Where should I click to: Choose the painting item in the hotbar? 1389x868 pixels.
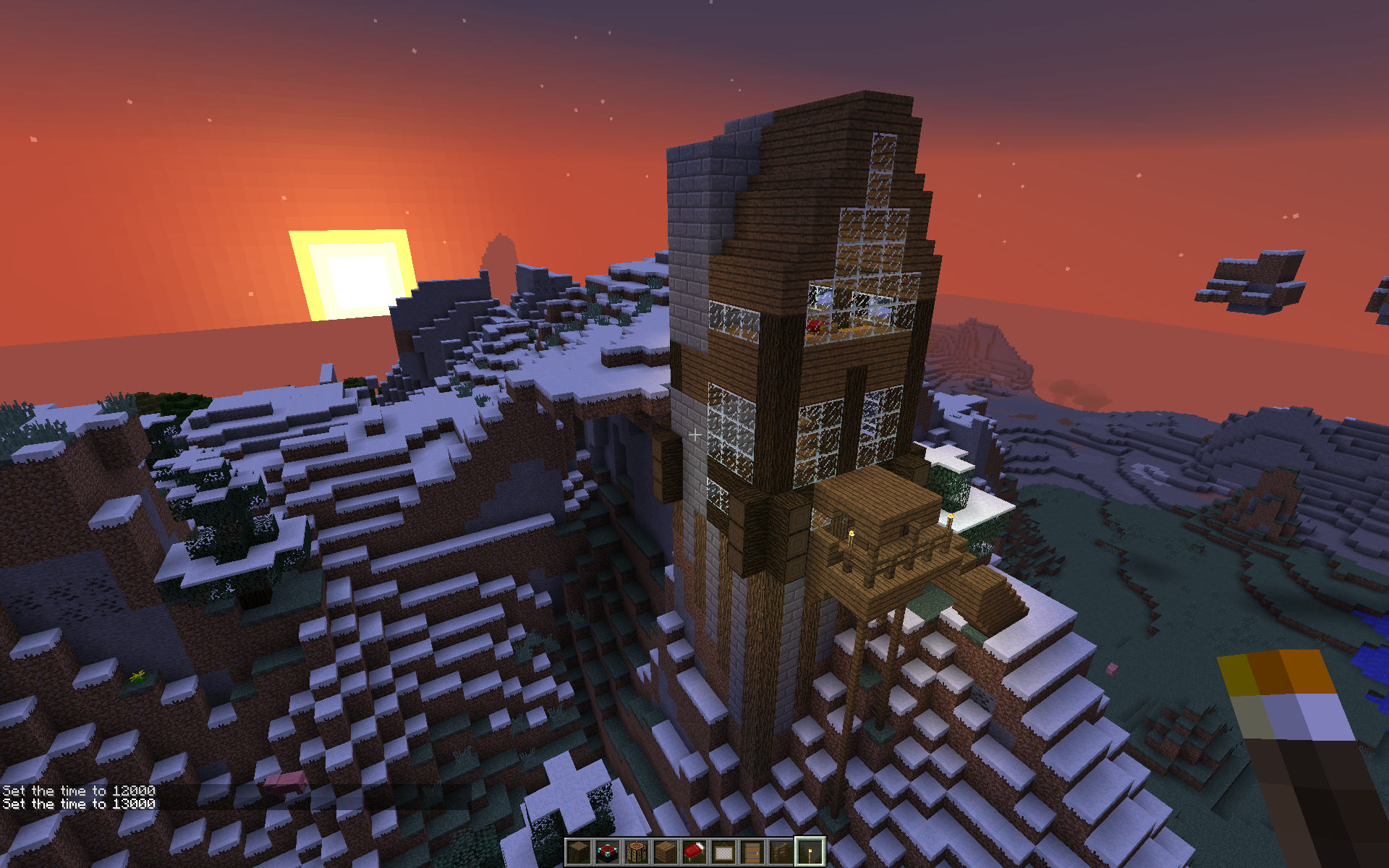point(723,853)
